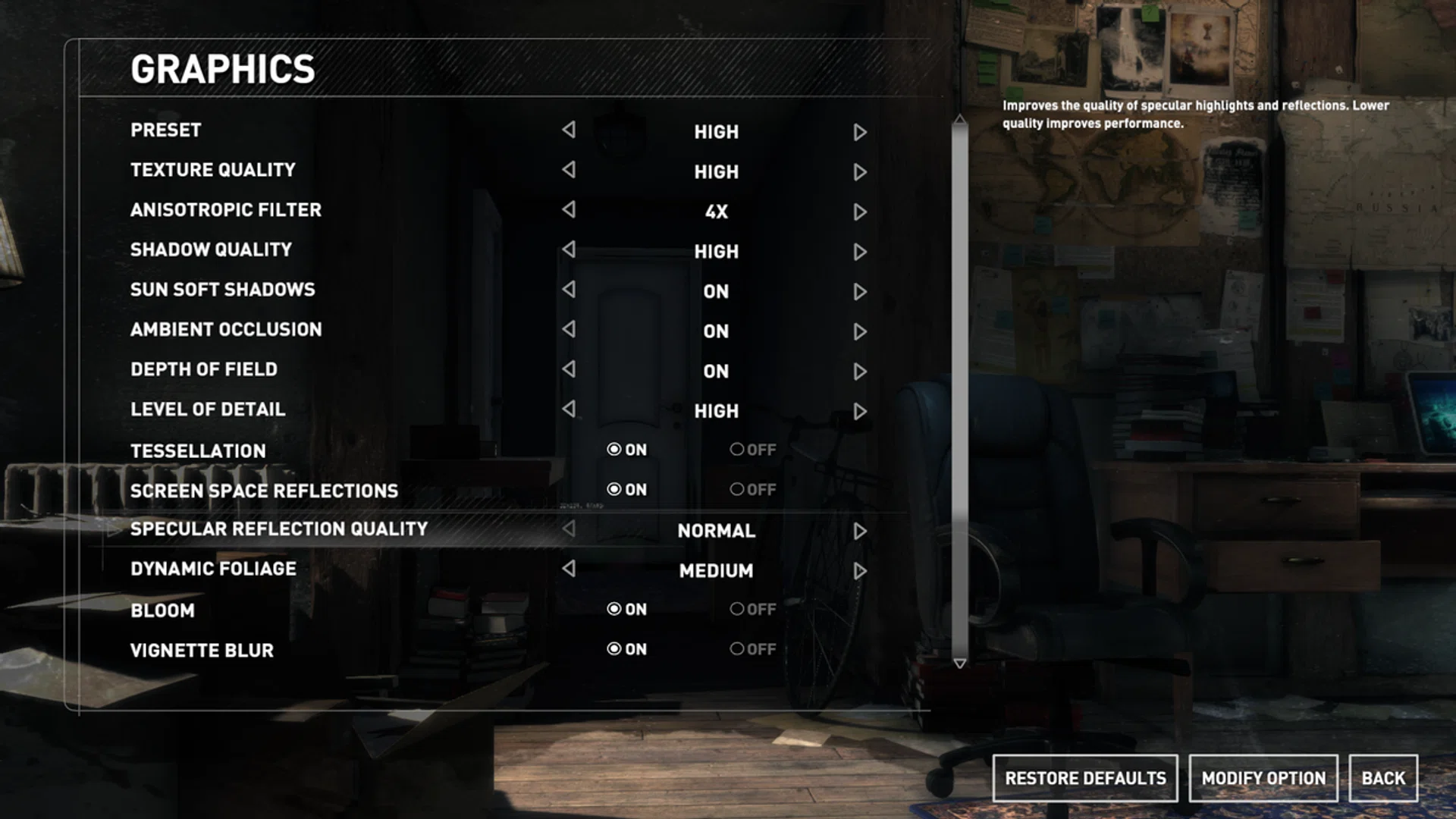Go back with the Back button
The width and height of the screenshot is (1456, 819).
pos(1382,778)
